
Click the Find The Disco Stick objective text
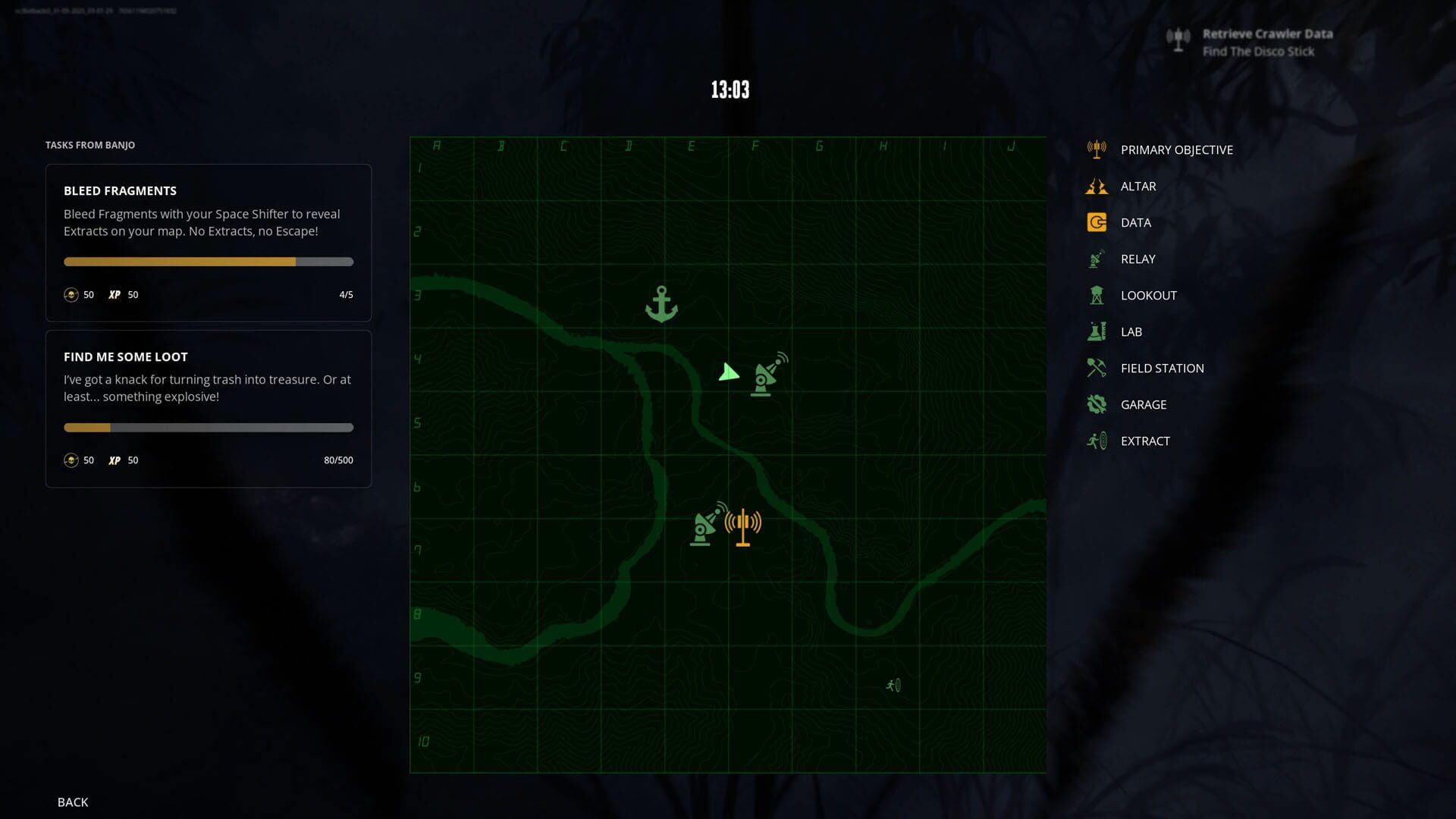[x=1258, y=51]
